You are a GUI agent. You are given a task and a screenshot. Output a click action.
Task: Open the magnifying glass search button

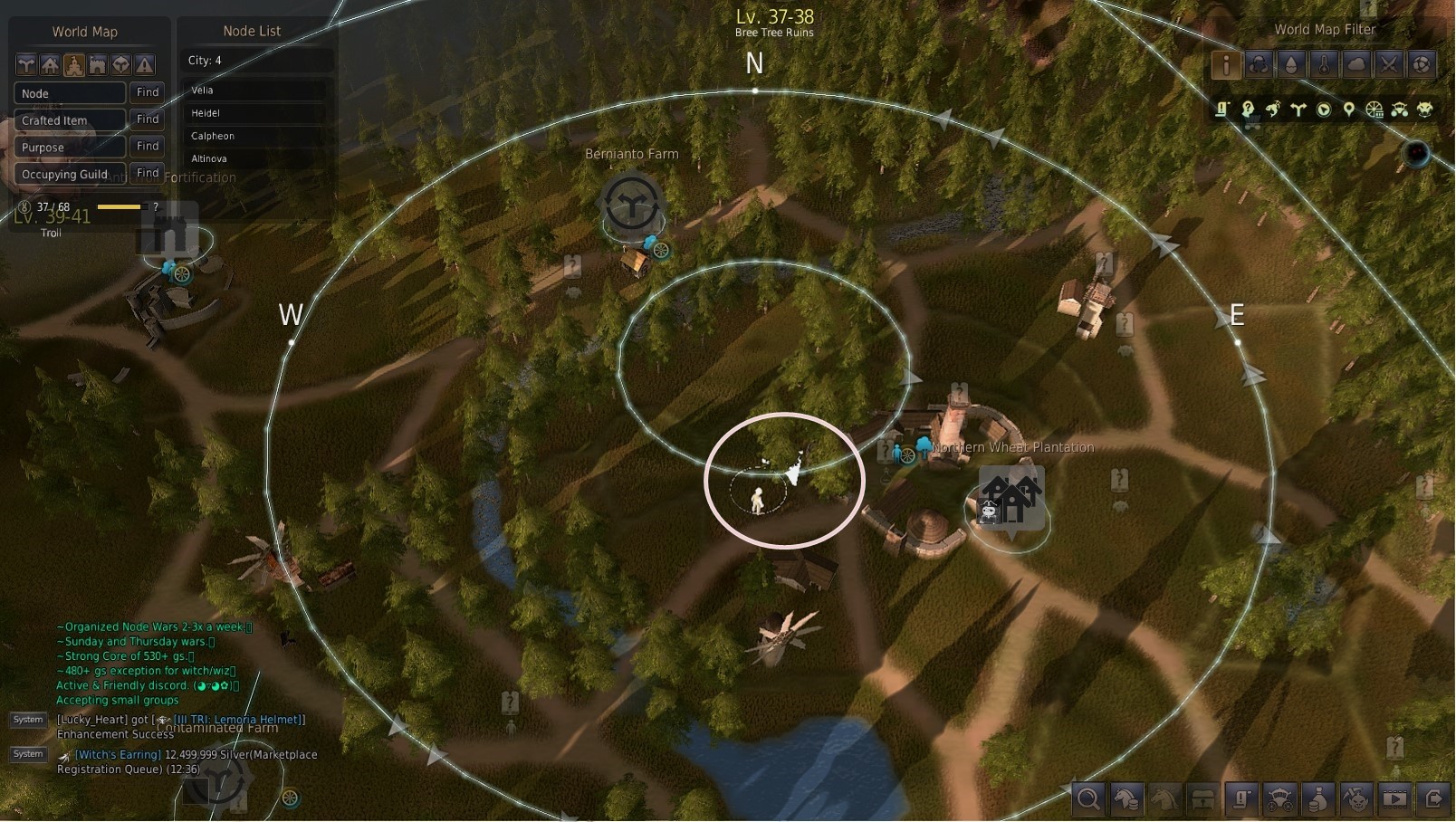[1088, 798]
